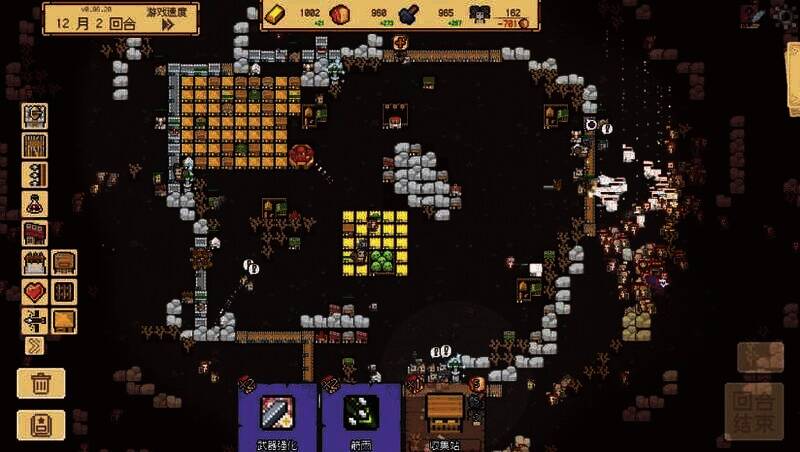Choose the iron grate build icon
This screenshot has width=800, height=452.
64,292
